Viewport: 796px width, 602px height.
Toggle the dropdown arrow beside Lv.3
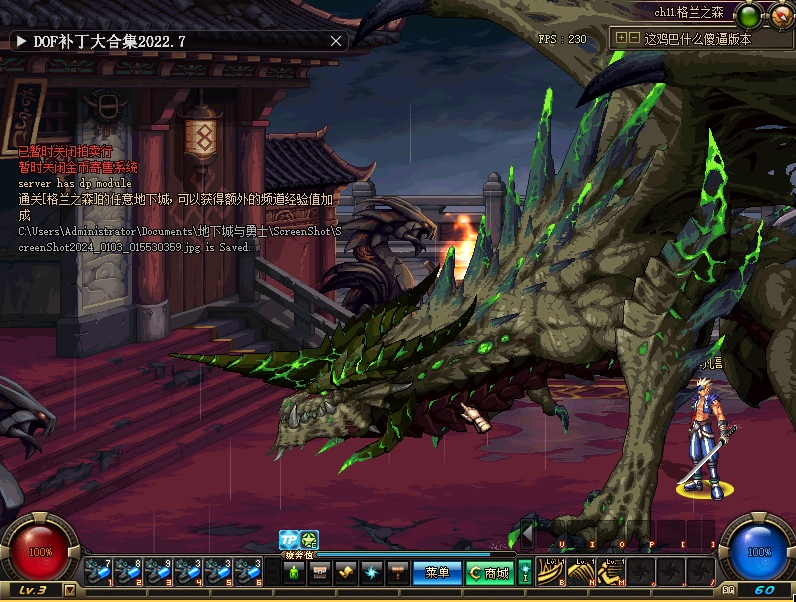[x=69, y=590]
